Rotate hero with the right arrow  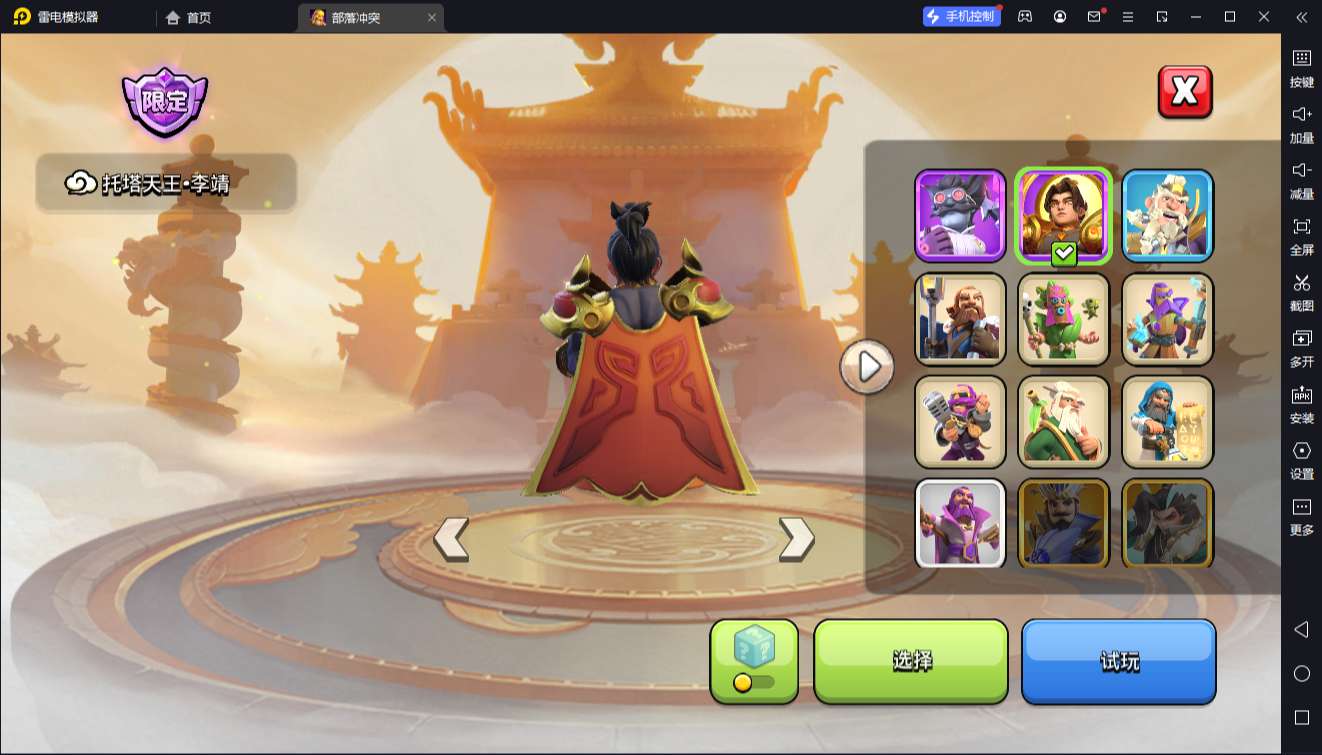(796, 539)
